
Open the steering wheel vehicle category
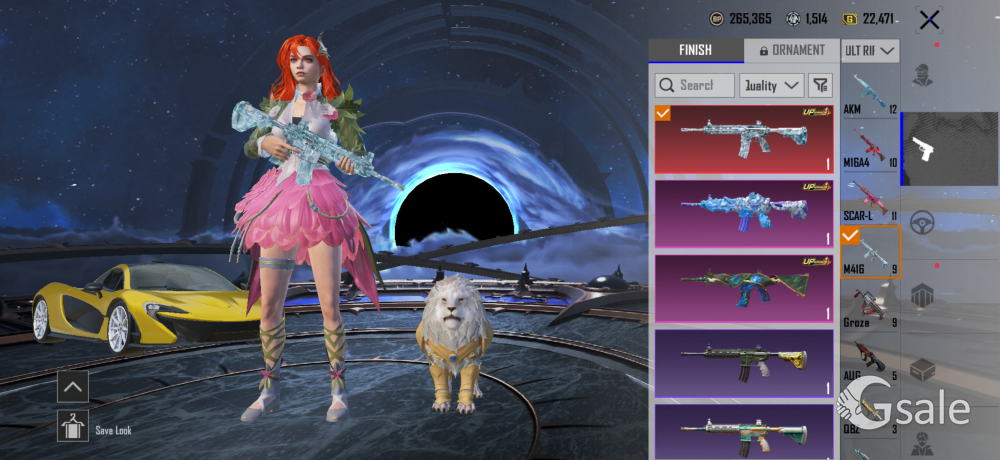(x=922, y=223)
